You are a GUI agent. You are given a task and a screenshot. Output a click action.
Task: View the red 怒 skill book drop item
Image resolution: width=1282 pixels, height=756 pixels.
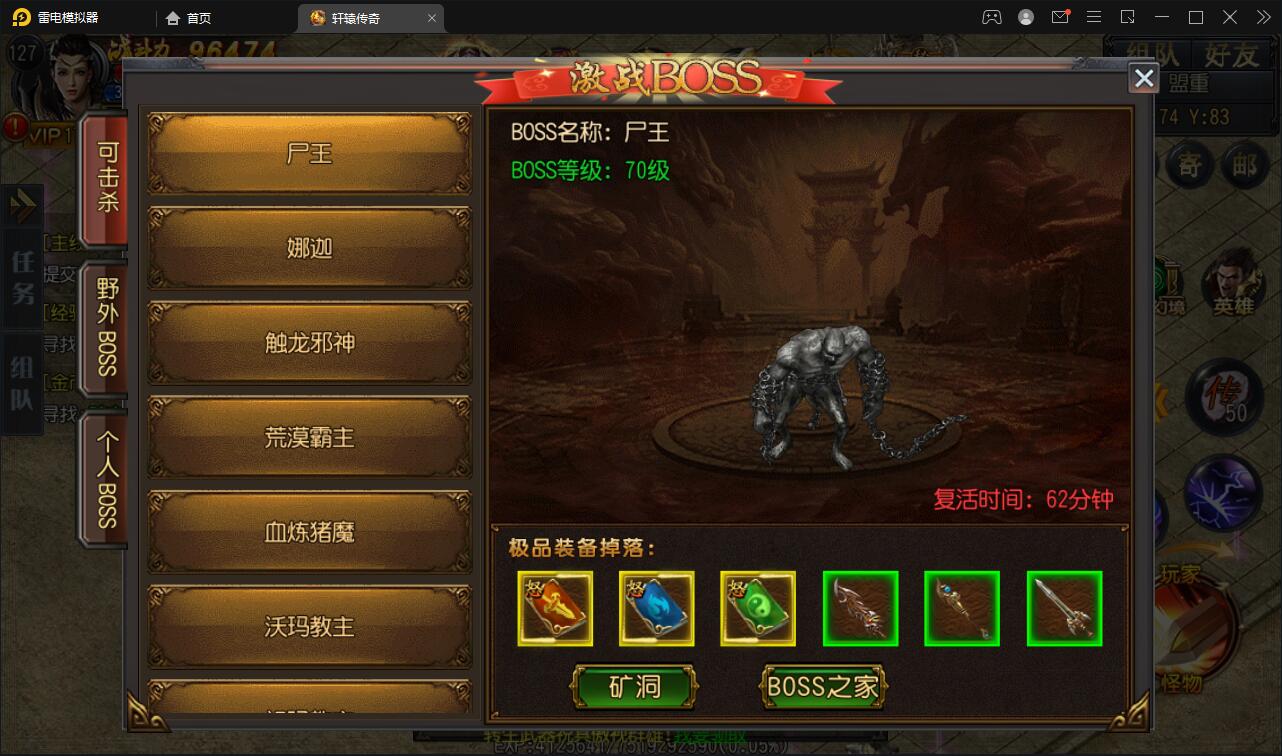click(x=555, y=607)
